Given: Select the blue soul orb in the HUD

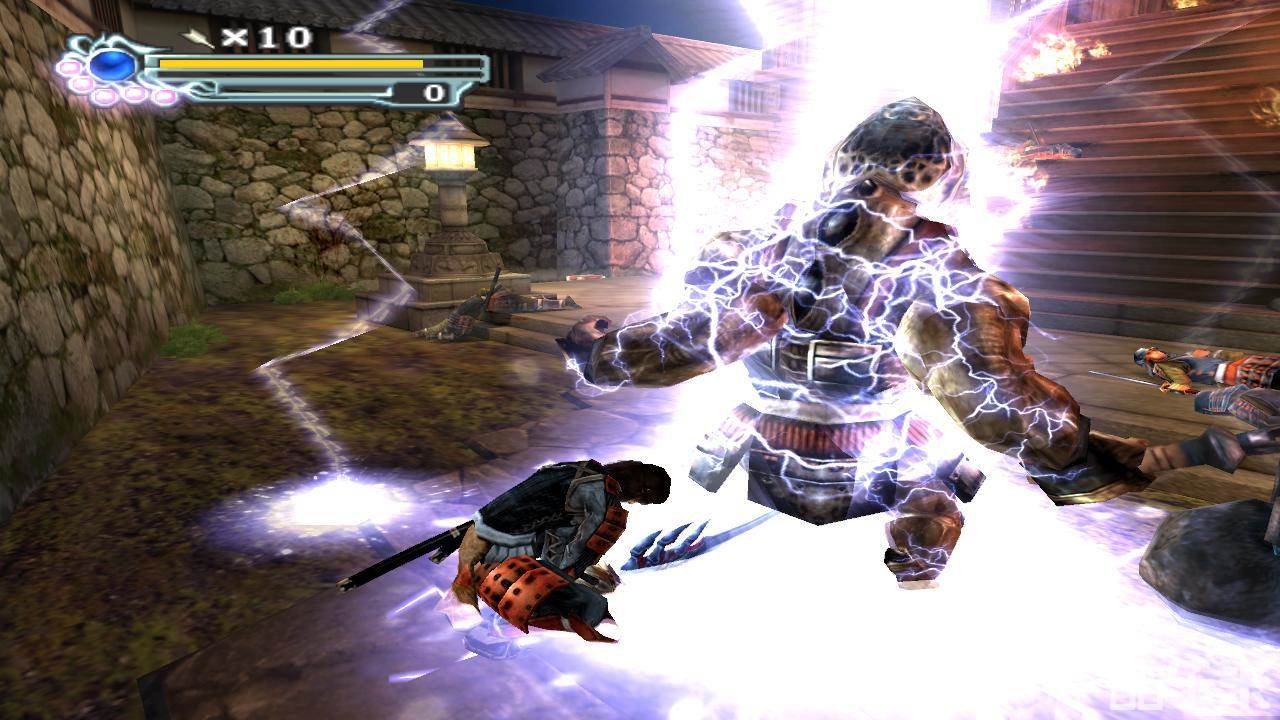Looking at the screenshot, I should click(111, 65).
